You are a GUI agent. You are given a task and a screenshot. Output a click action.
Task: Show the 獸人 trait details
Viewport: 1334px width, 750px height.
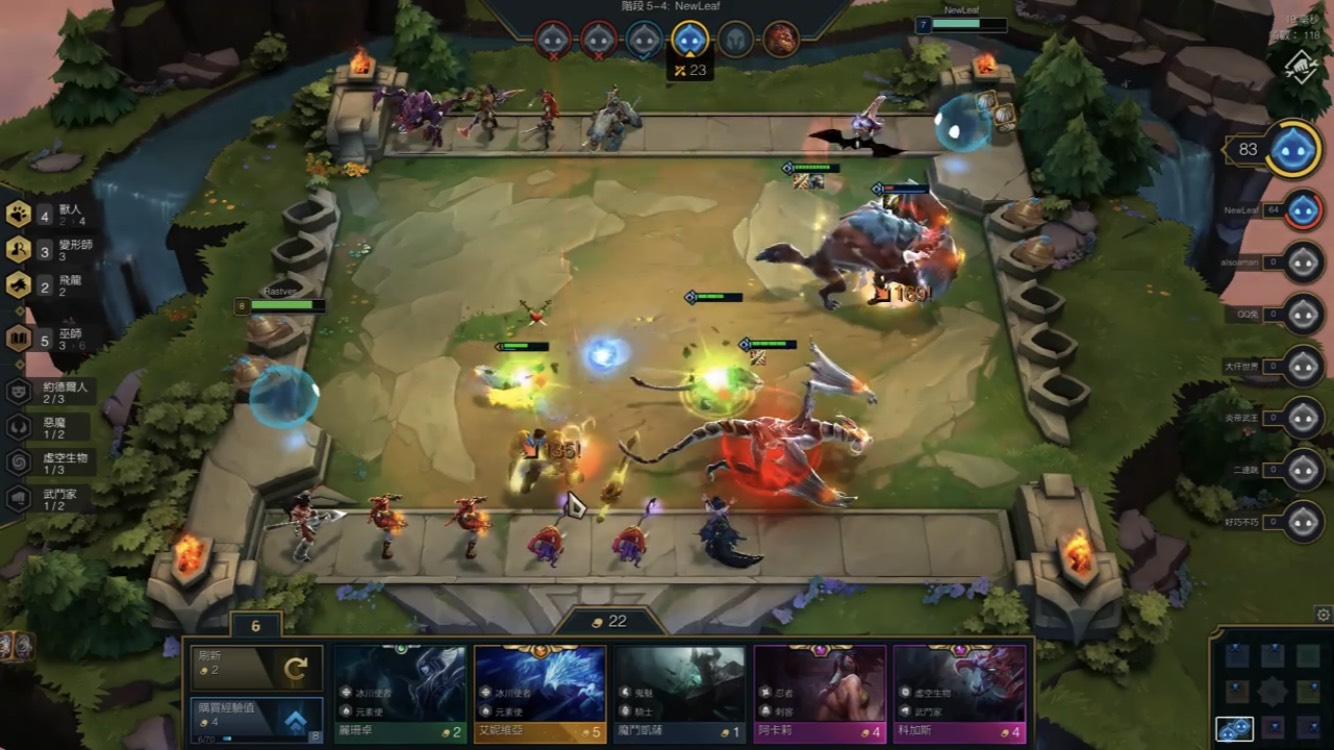(x=50, y=214)
